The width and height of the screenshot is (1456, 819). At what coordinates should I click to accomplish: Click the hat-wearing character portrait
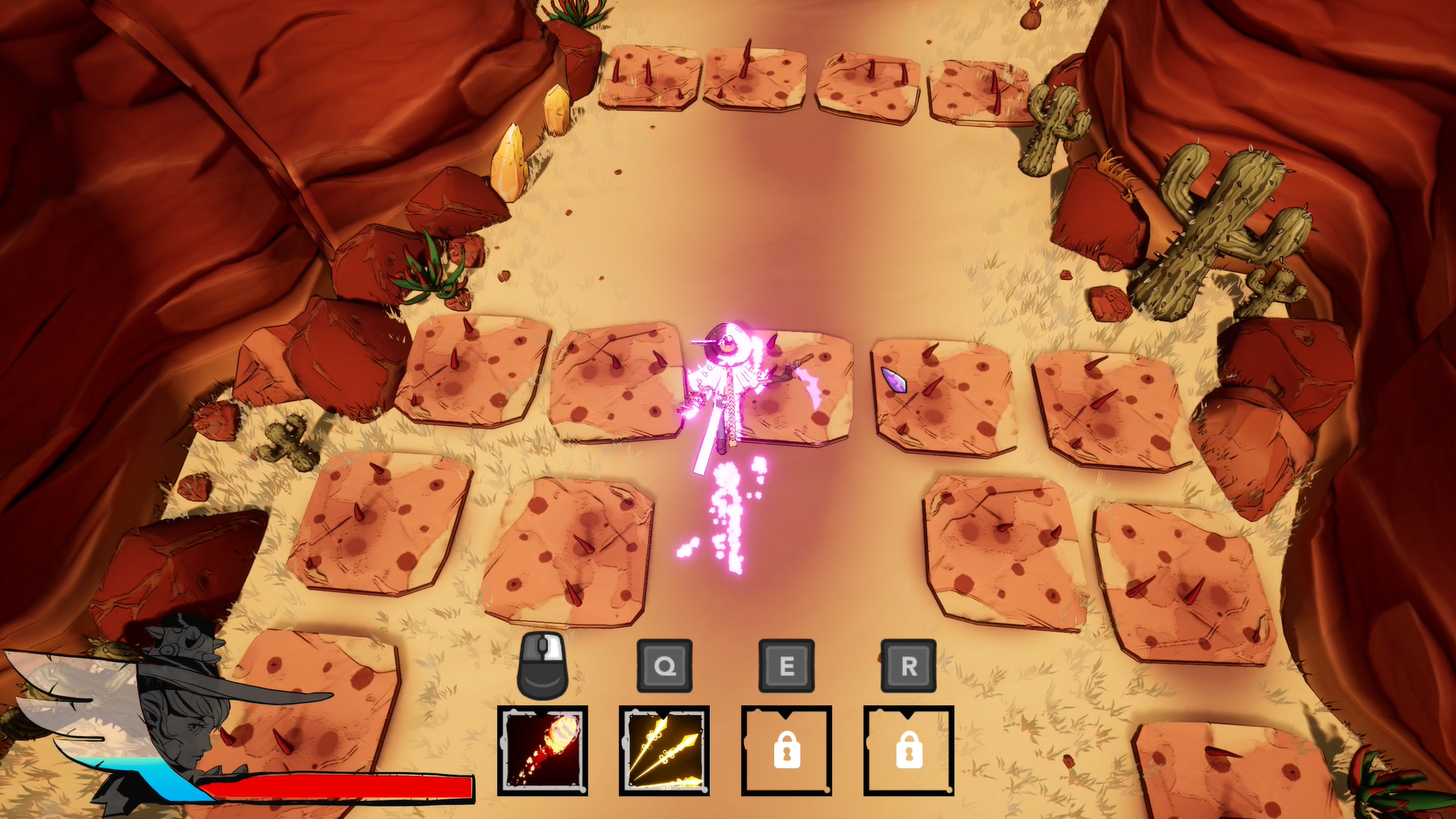(182, 713)
